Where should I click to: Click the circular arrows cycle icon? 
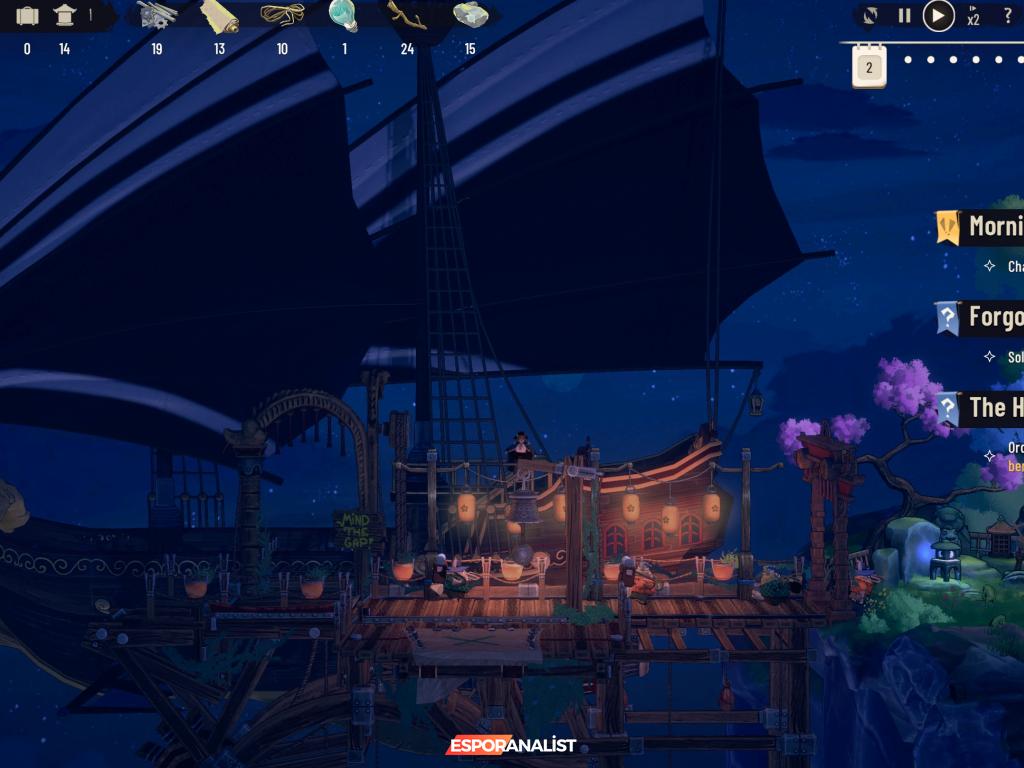(871, 16)
